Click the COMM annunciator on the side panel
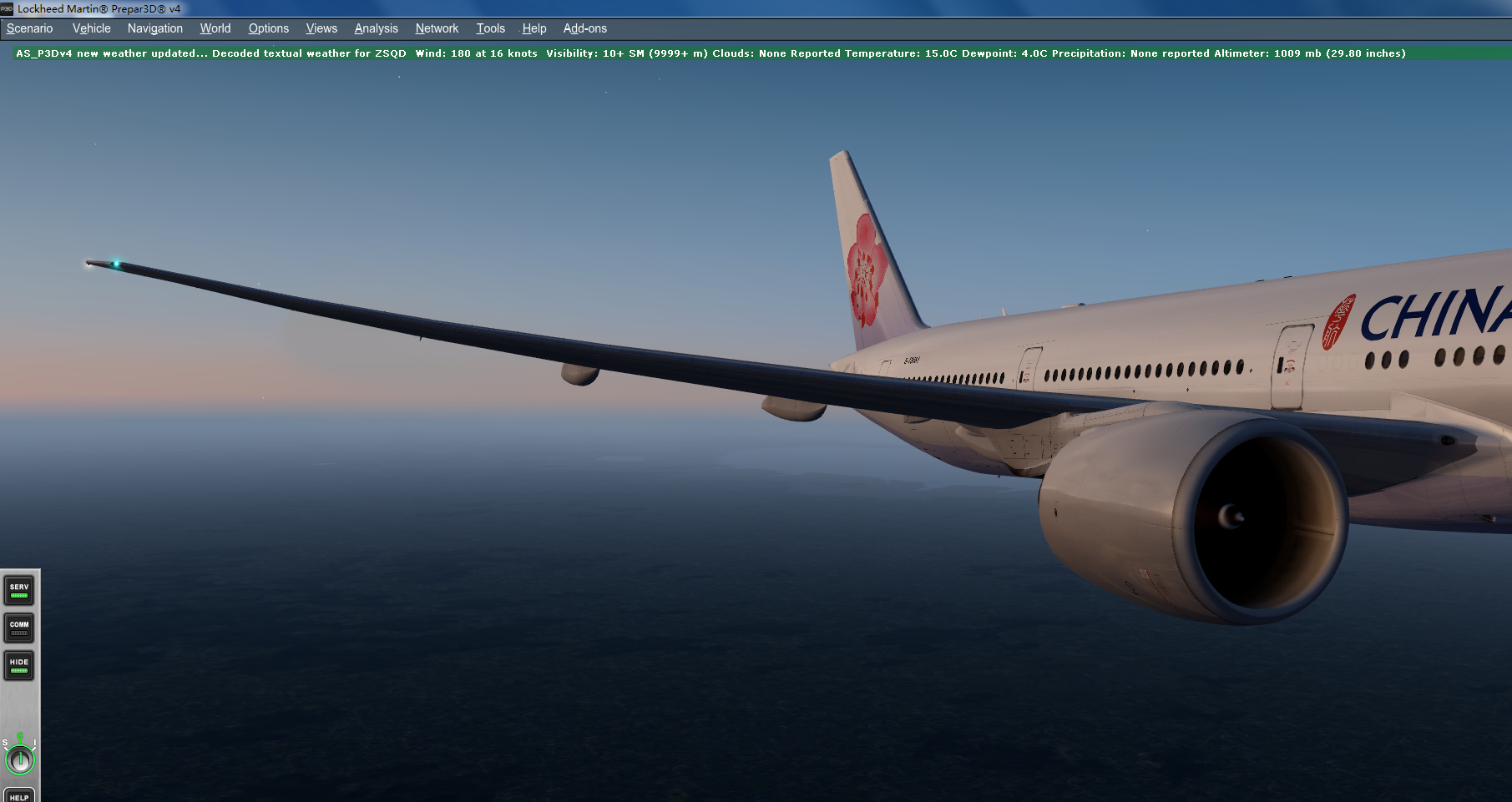Image resolution: width=1512 pixels, height=802 pixels. coord(18,628)
